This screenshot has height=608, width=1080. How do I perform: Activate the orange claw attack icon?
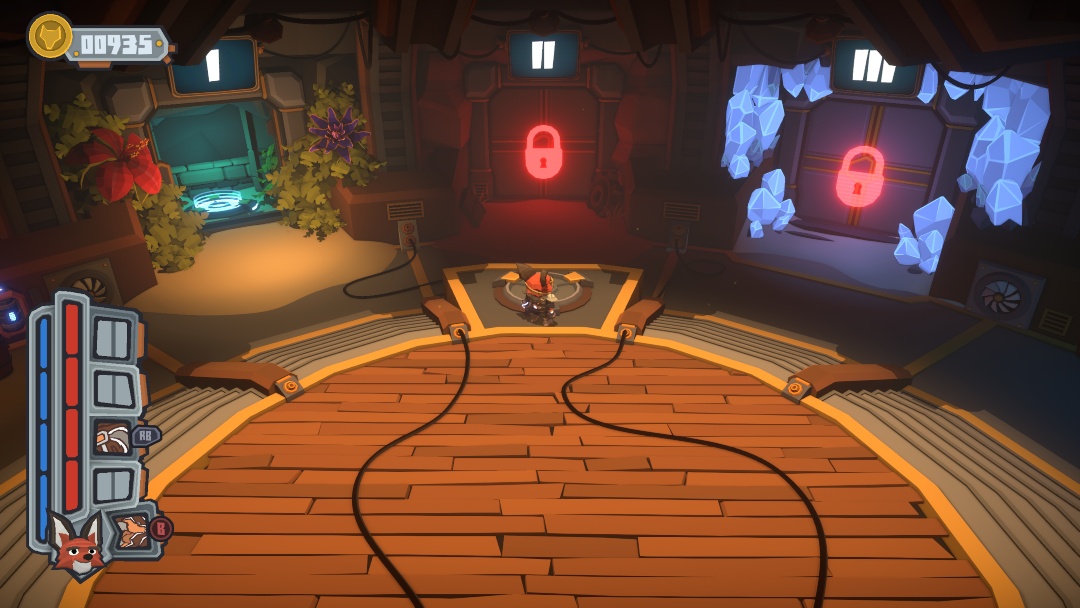pos(129,530)
